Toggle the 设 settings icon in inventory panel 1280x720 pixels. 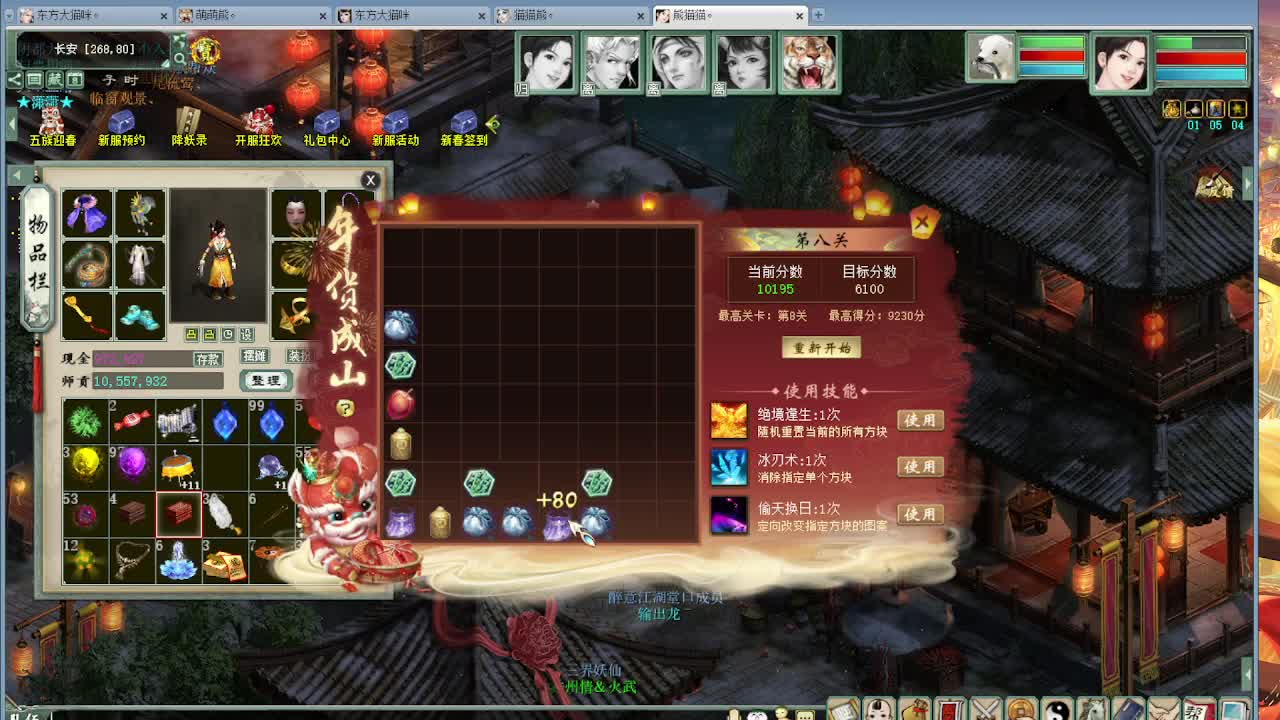click(x=247, y=334)
